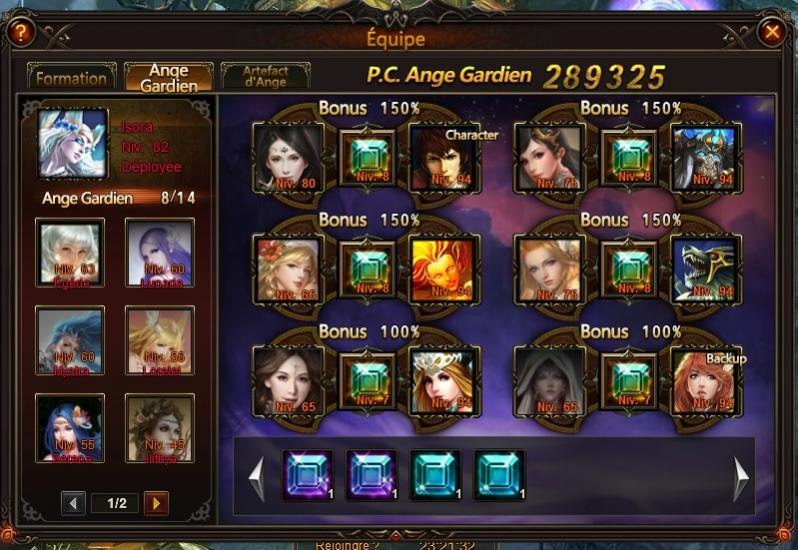Select the dragon-skull Niv. 94 hero
Screen dimensions: 798x550
[706, 269]
